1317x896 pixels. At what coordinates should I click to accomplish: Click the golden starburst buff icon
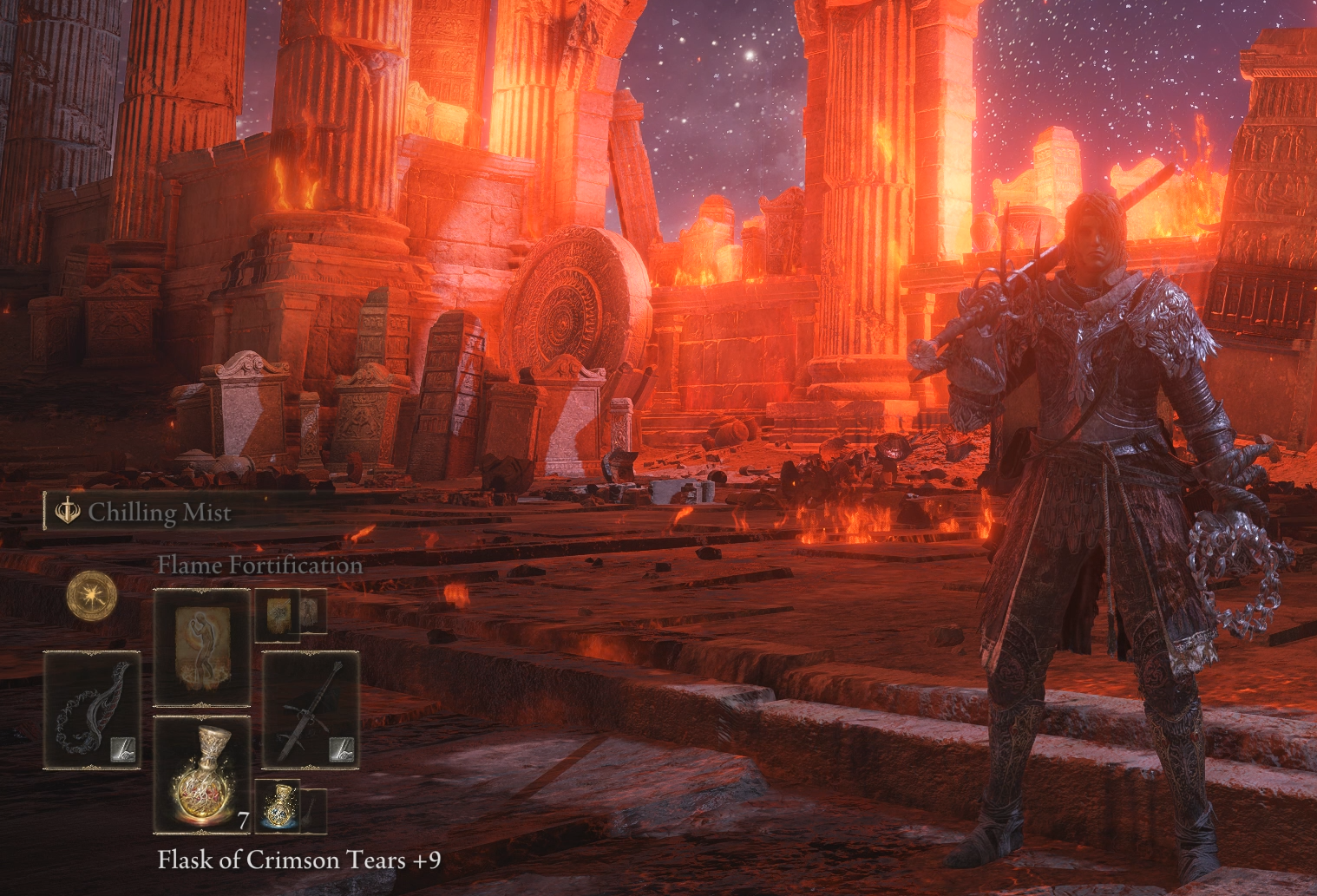click(92, 596)
